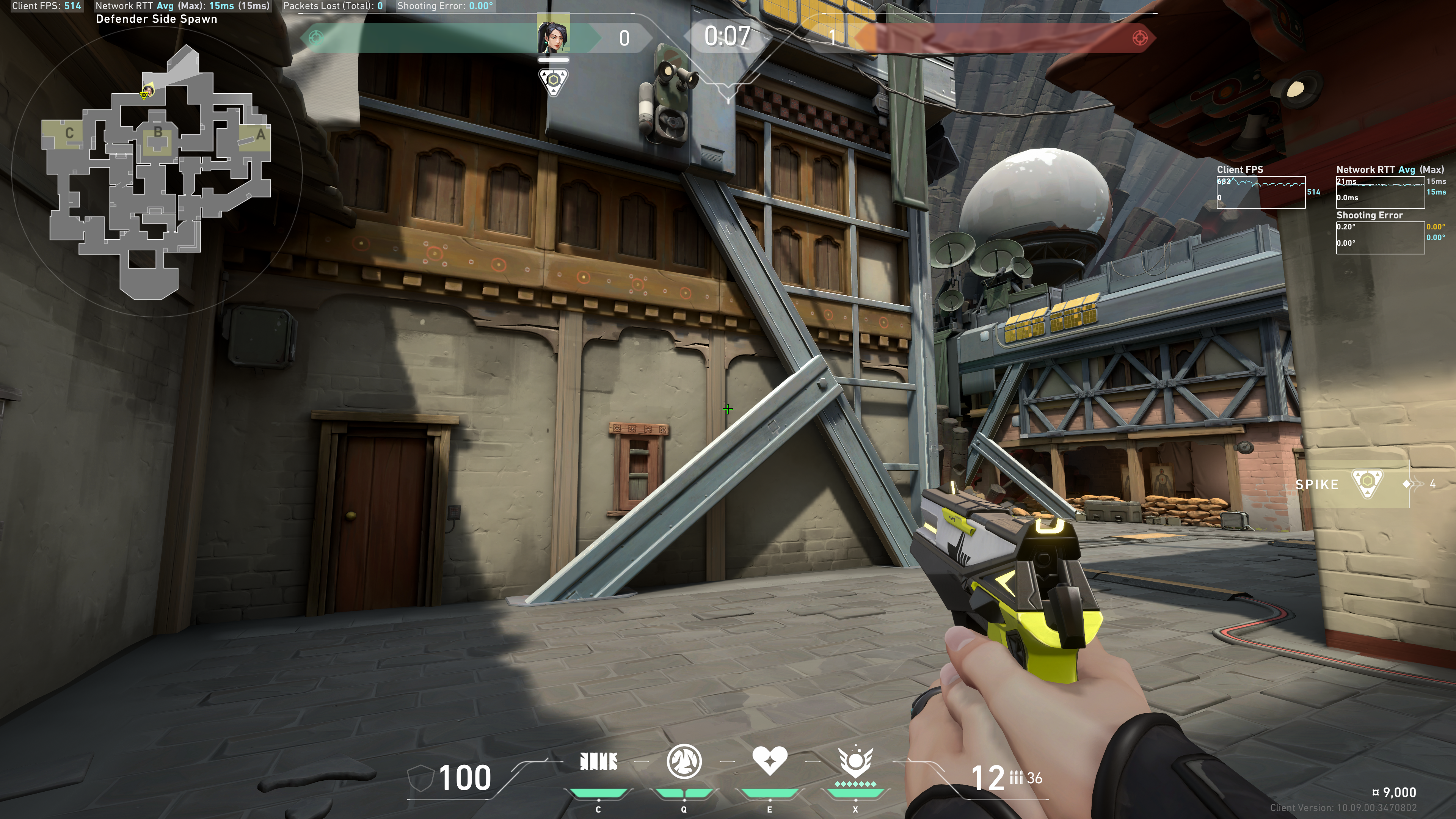Click the spike carrier icon below portrait
1456x819 pixels.
click(553, 81)
